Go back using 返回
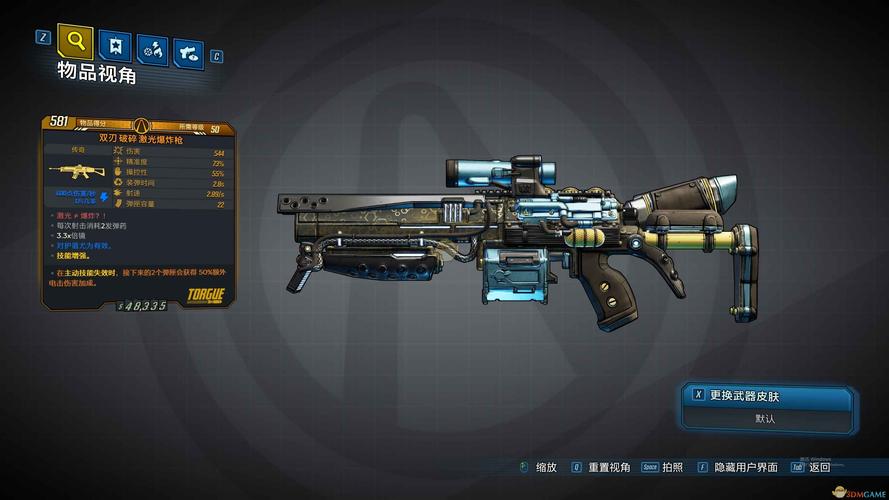Screen dimensions: 889x500 tap(819, 467)
